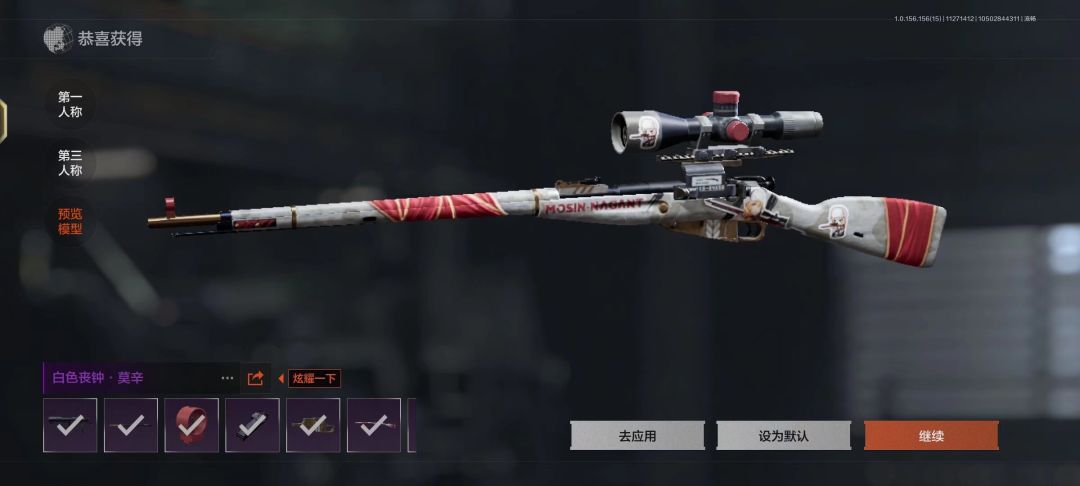Switch to 第三人称 third-person view
Image resolution: width=1080 pixels, height=486 pixels.
point(70,163)
